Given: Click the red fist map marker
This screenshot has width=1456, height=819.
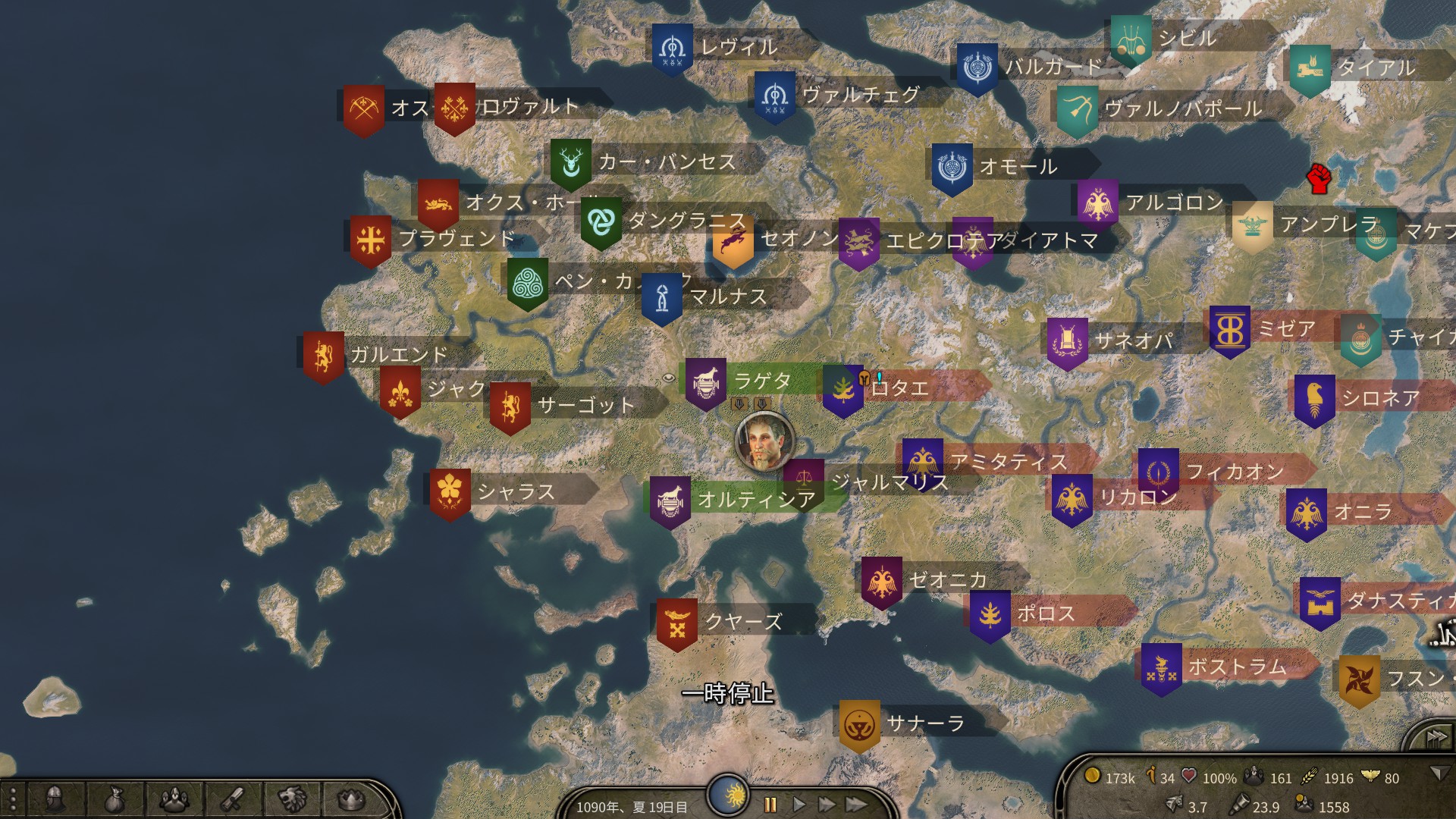Looking at the screenshot, I should pyautogui.click(x=1319, y=178).
